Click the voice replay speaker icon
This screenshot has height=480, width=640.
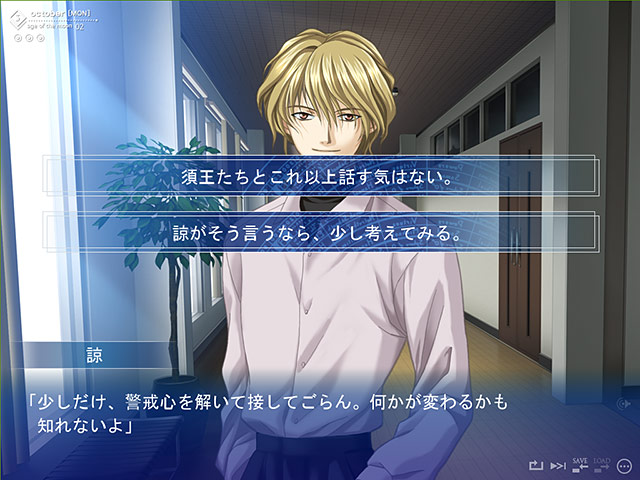click(625, 404)
